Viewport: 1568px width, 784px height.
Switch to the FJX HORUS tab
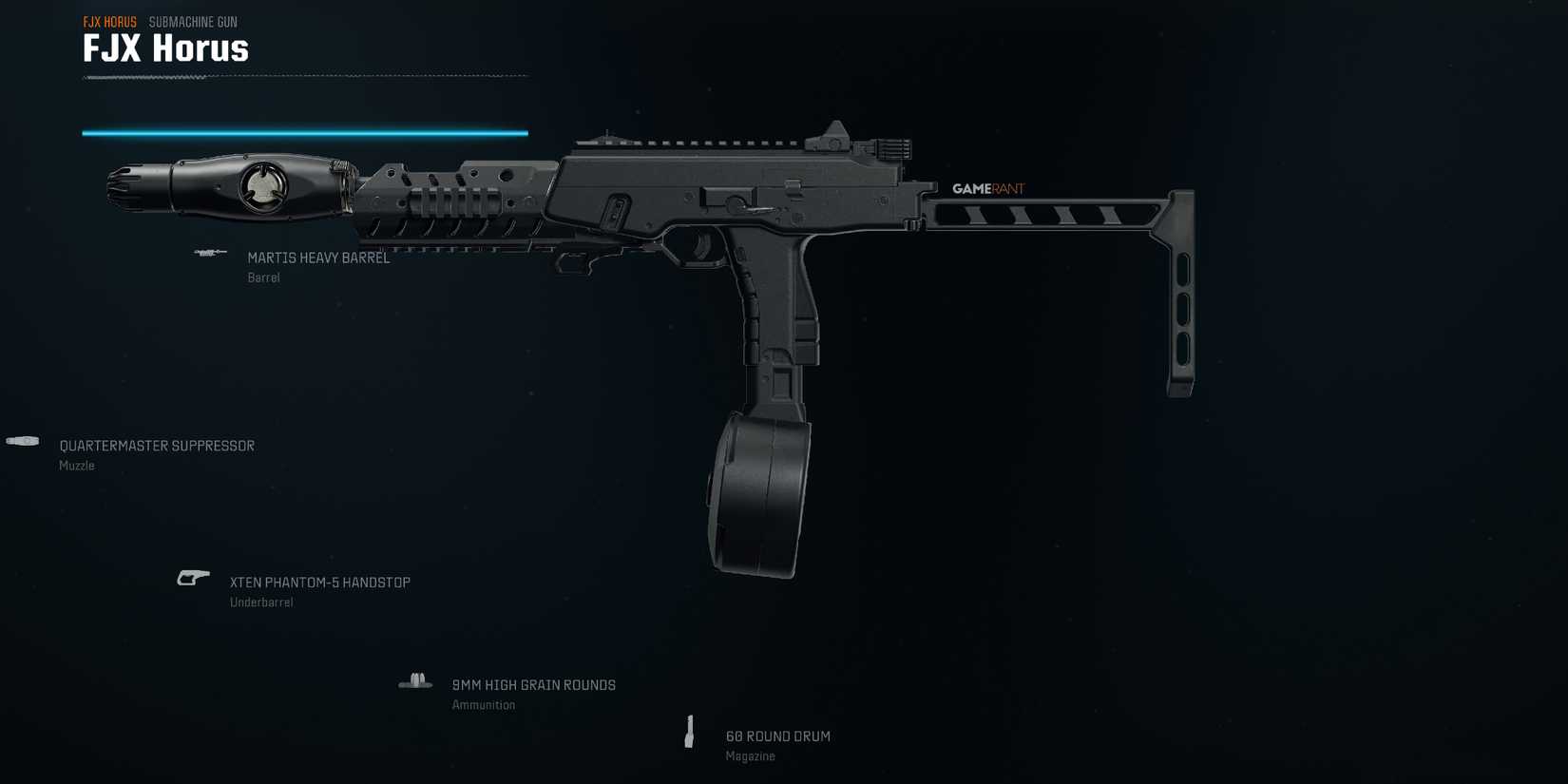point(108,20)
